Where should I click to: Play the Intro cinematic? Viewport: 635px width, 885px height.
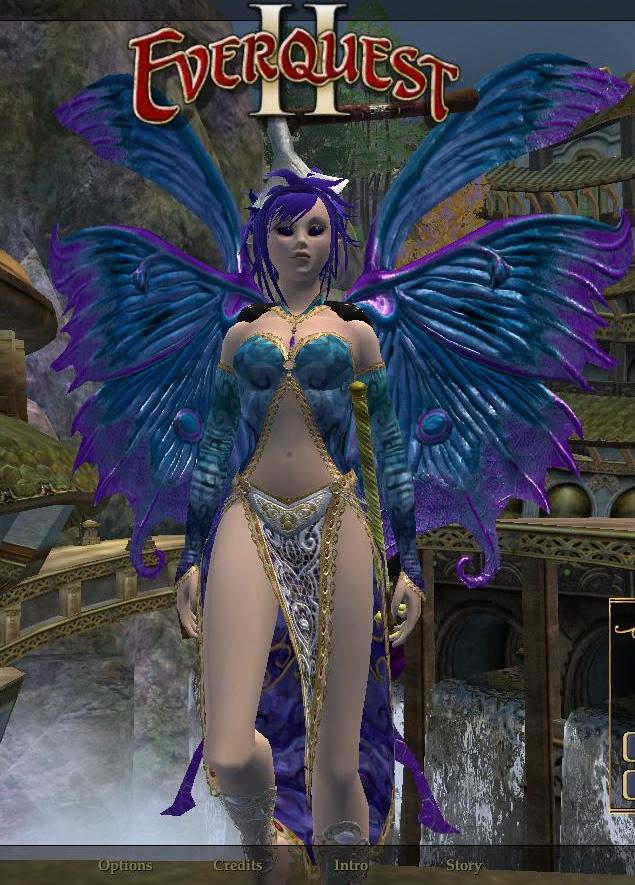coord(351,865)
